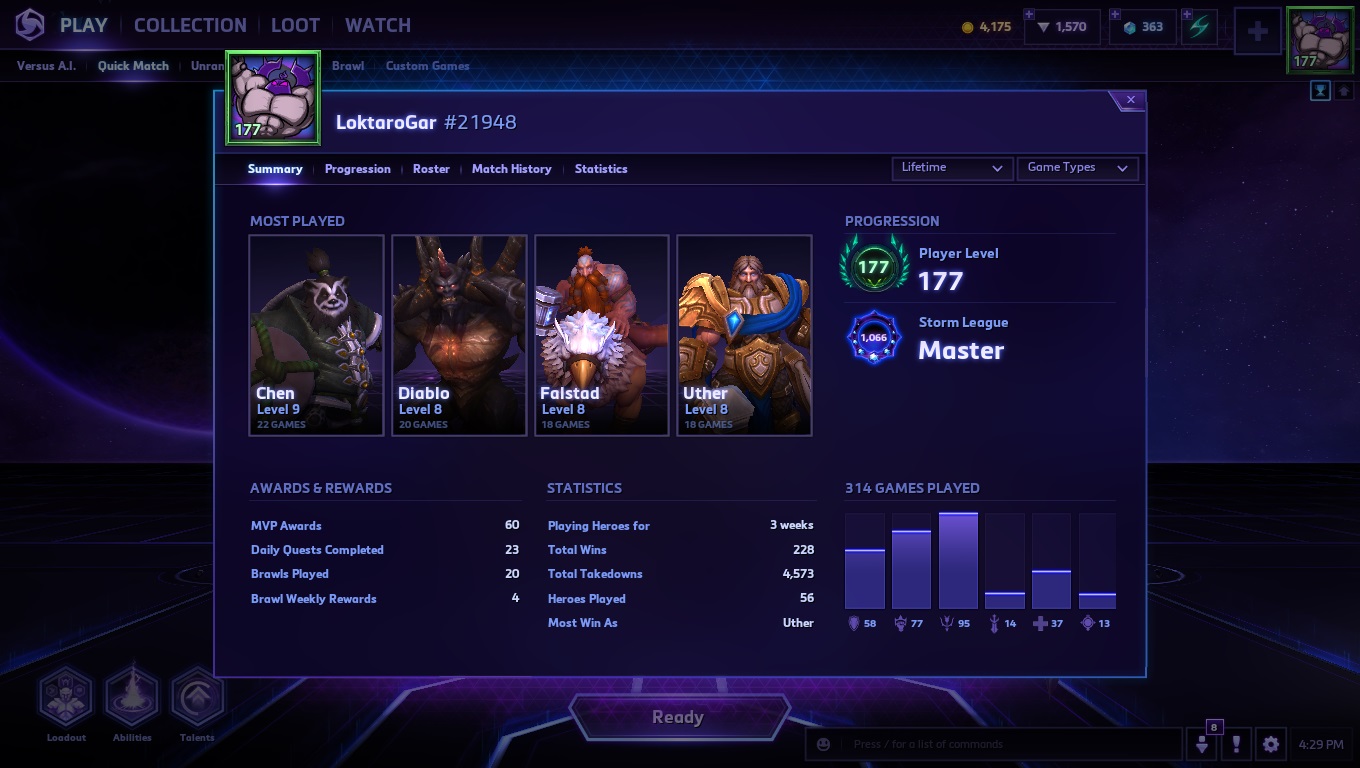The image size is (1360, 768).
Task: Show the Statistics tab
Action: [601, 169]
